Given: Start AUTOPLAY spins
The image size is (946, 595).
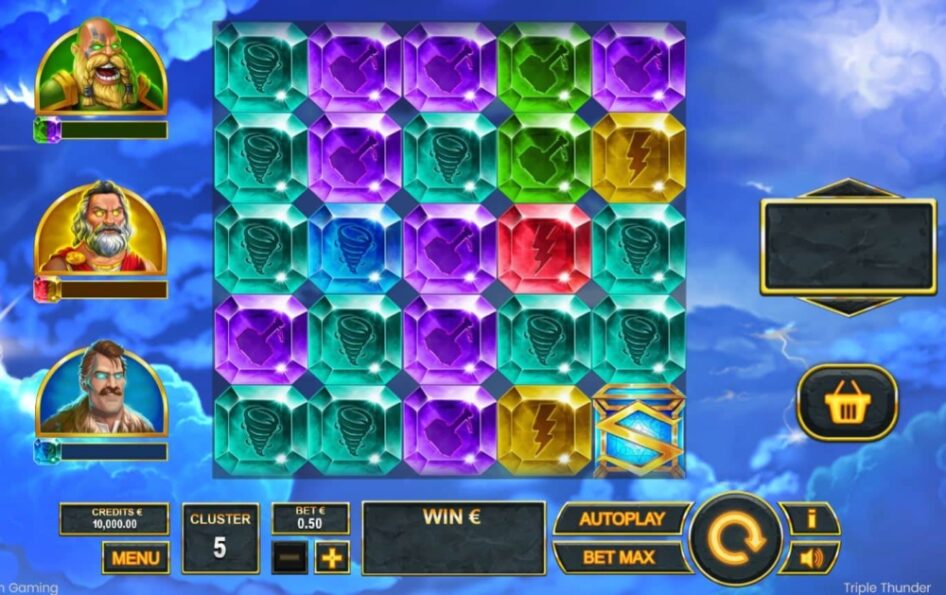Looking at the screenshot, I should 621,519.
